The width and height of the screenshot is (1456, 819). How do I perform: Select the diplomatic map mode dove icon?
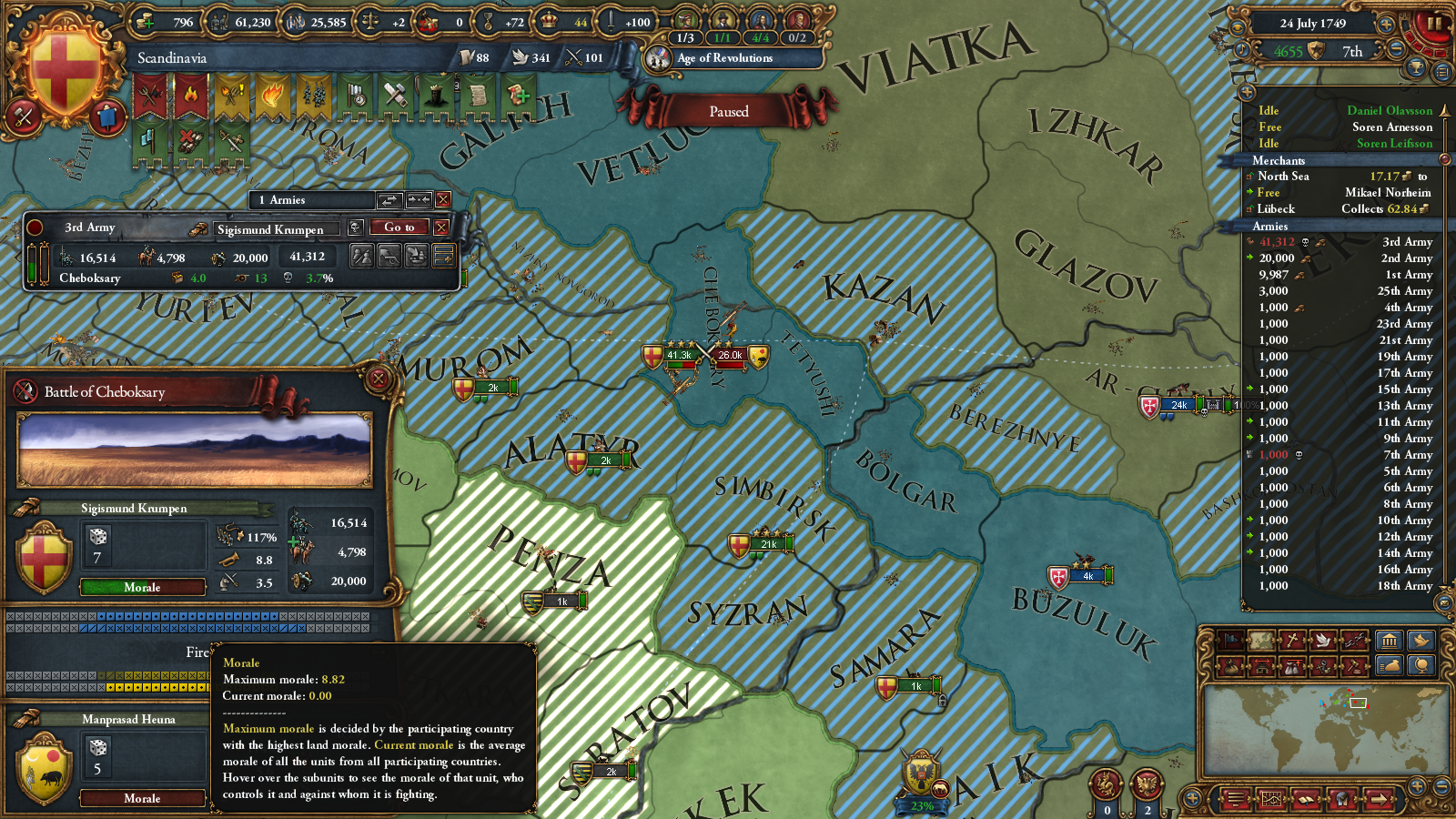click(1324, 639)
